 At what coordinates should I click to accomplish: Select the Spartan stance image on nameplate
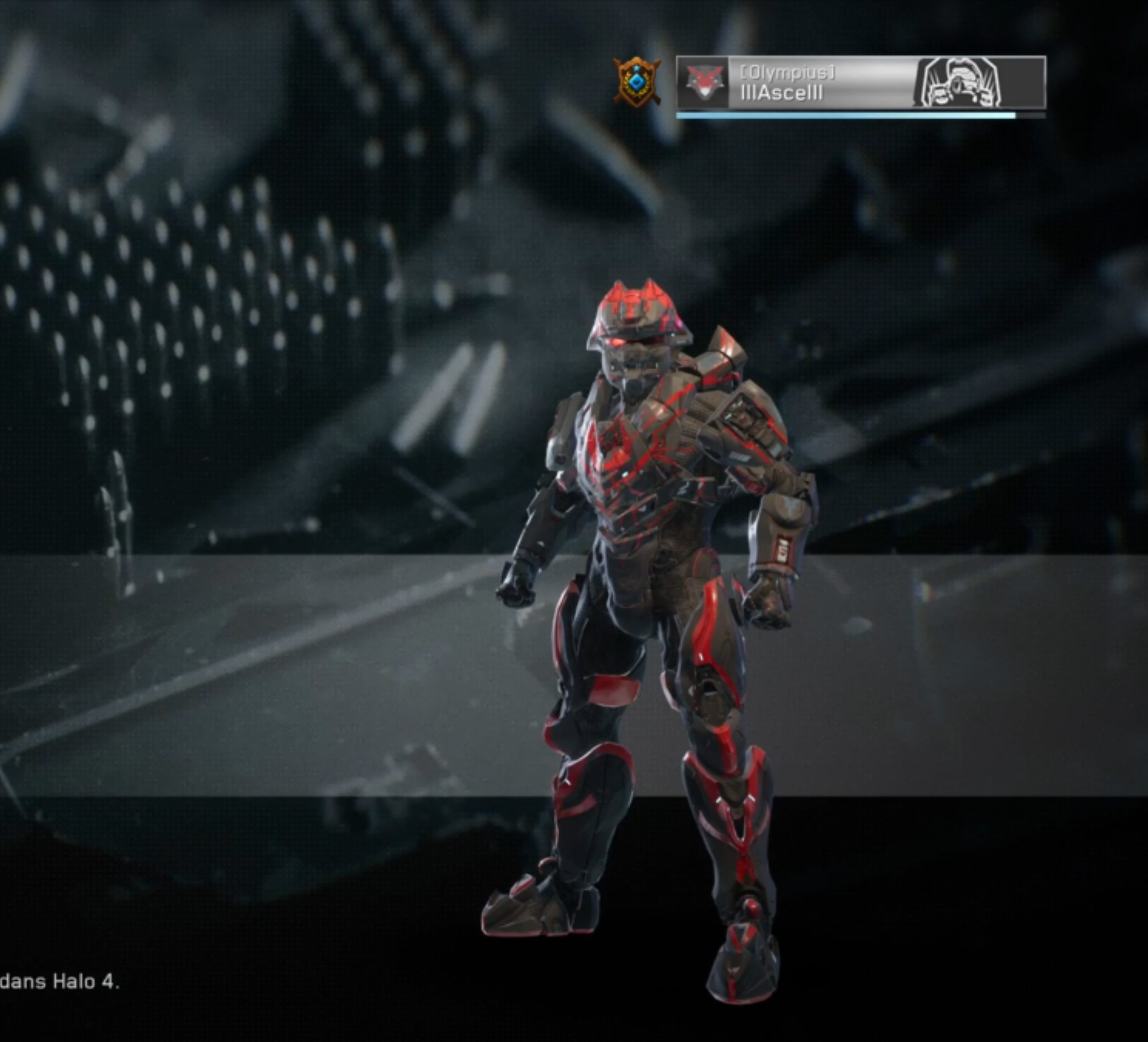point(958,83)
